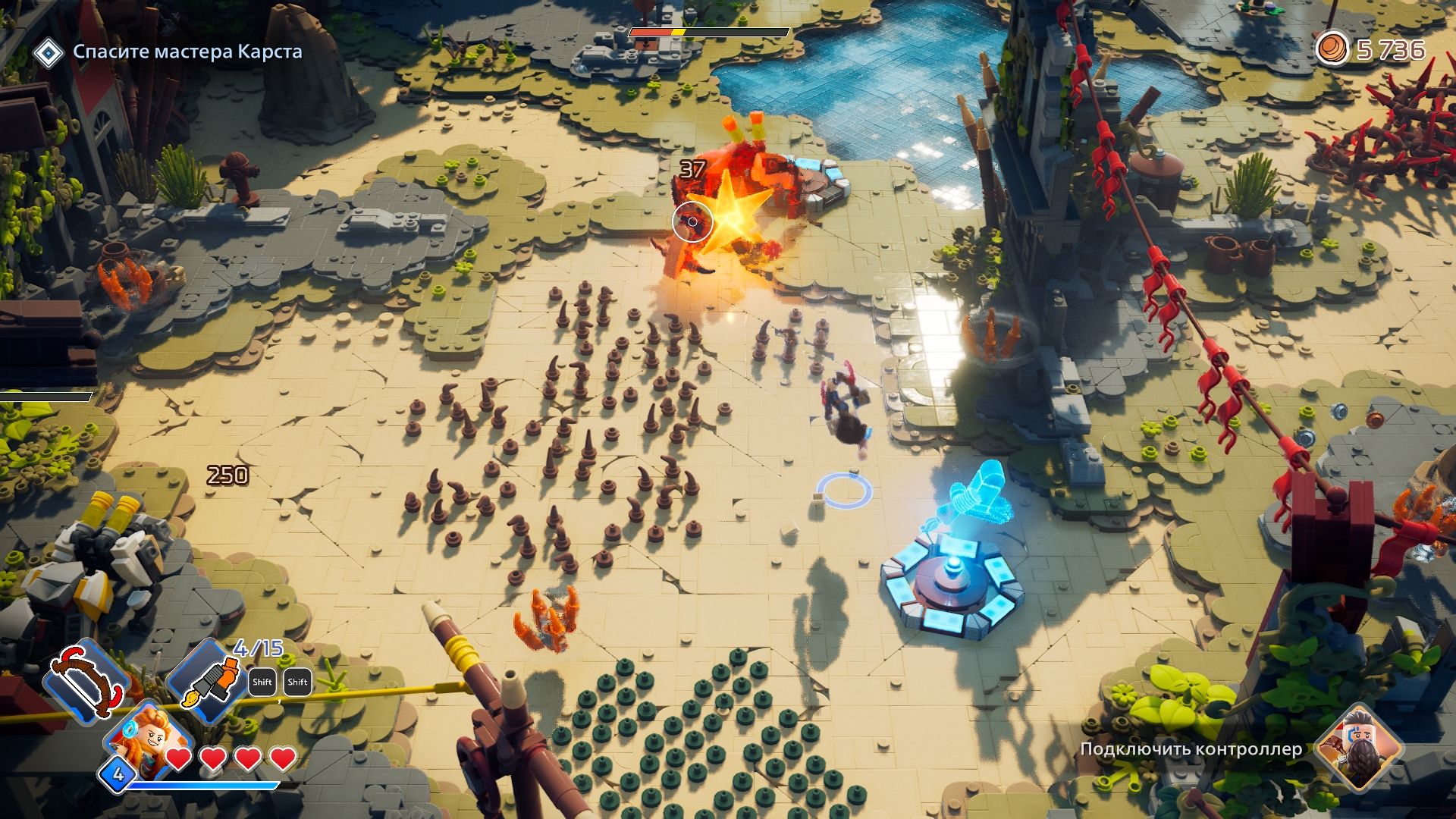Select Varl's second-player portrait

1357,747
